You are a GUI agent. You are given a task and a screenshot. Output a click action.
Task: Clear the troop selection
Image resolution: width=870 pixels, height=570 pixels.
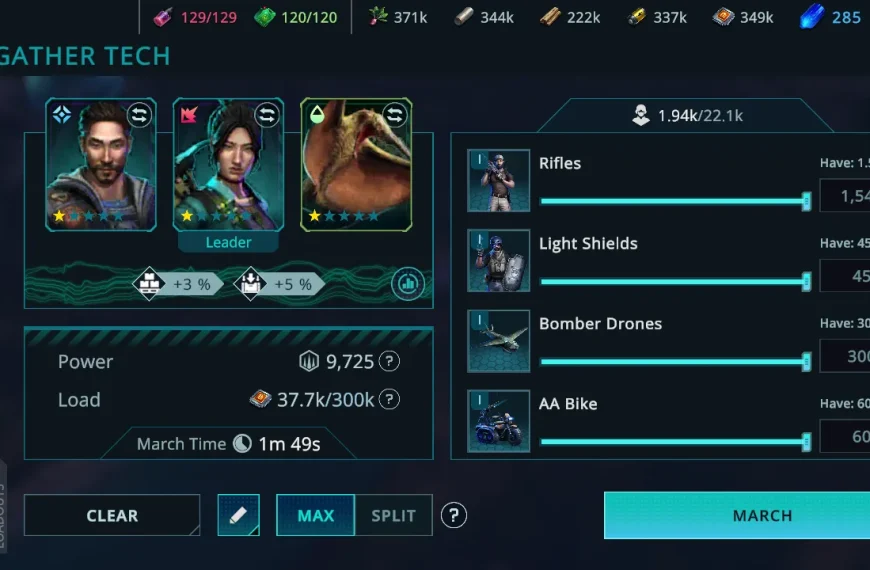[112, 516]
